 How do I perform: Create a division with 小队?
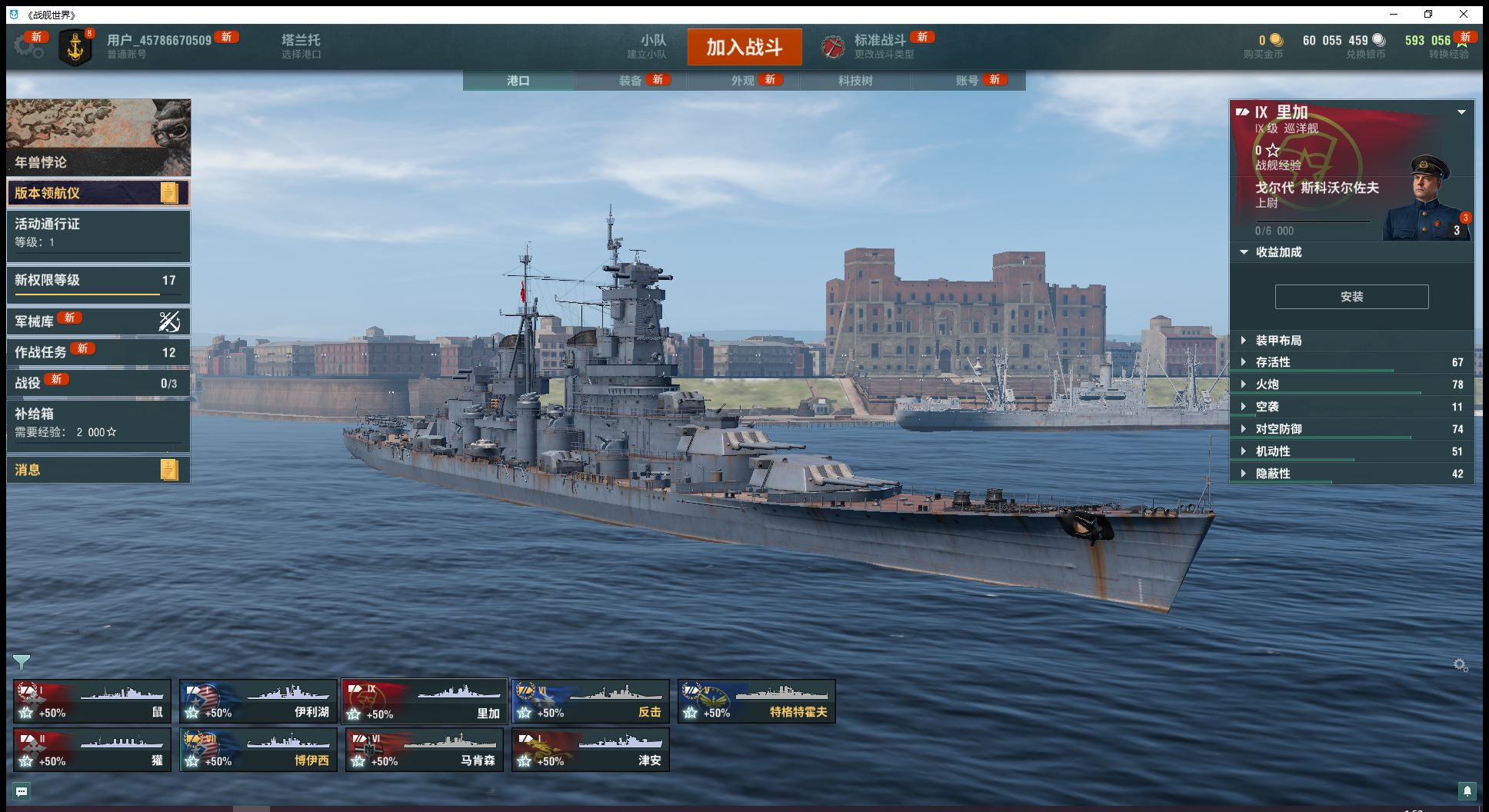(652, 46)
